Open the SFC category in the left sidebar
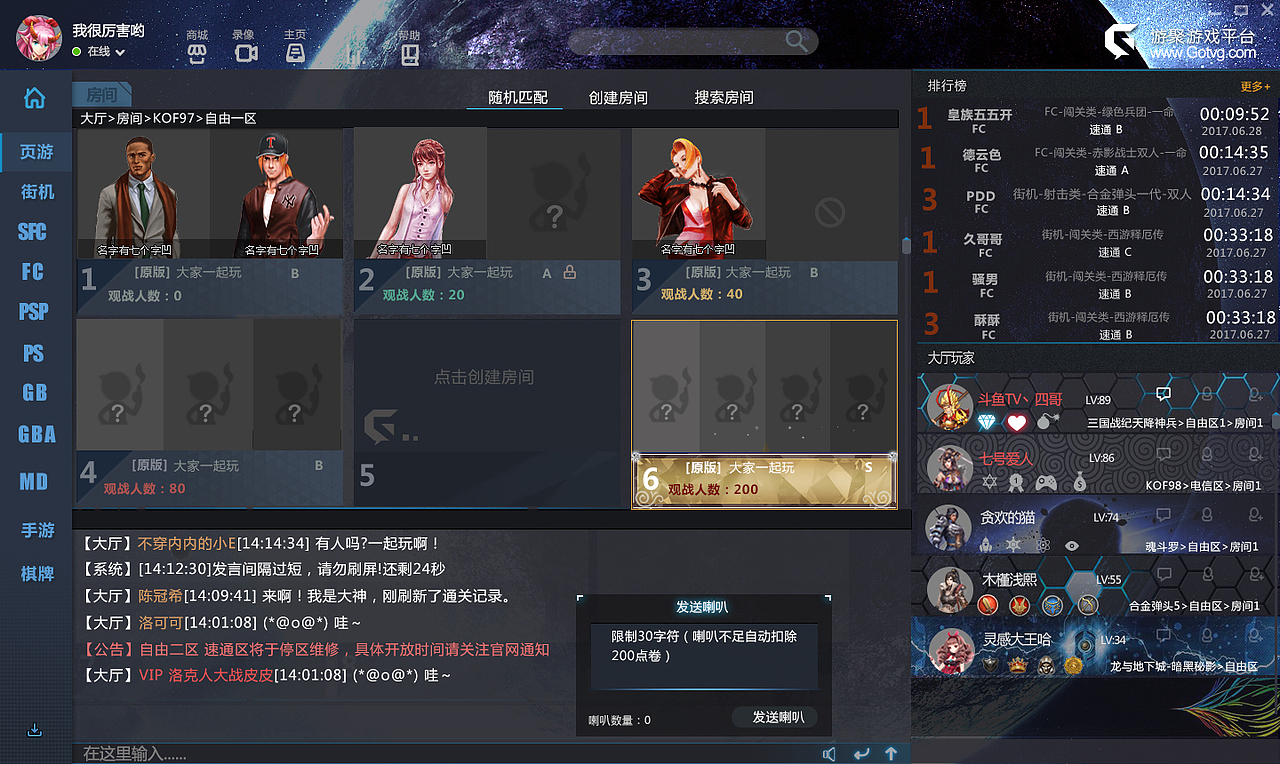This screenshot has height=764, width=1280. click(x=34, y=231)
